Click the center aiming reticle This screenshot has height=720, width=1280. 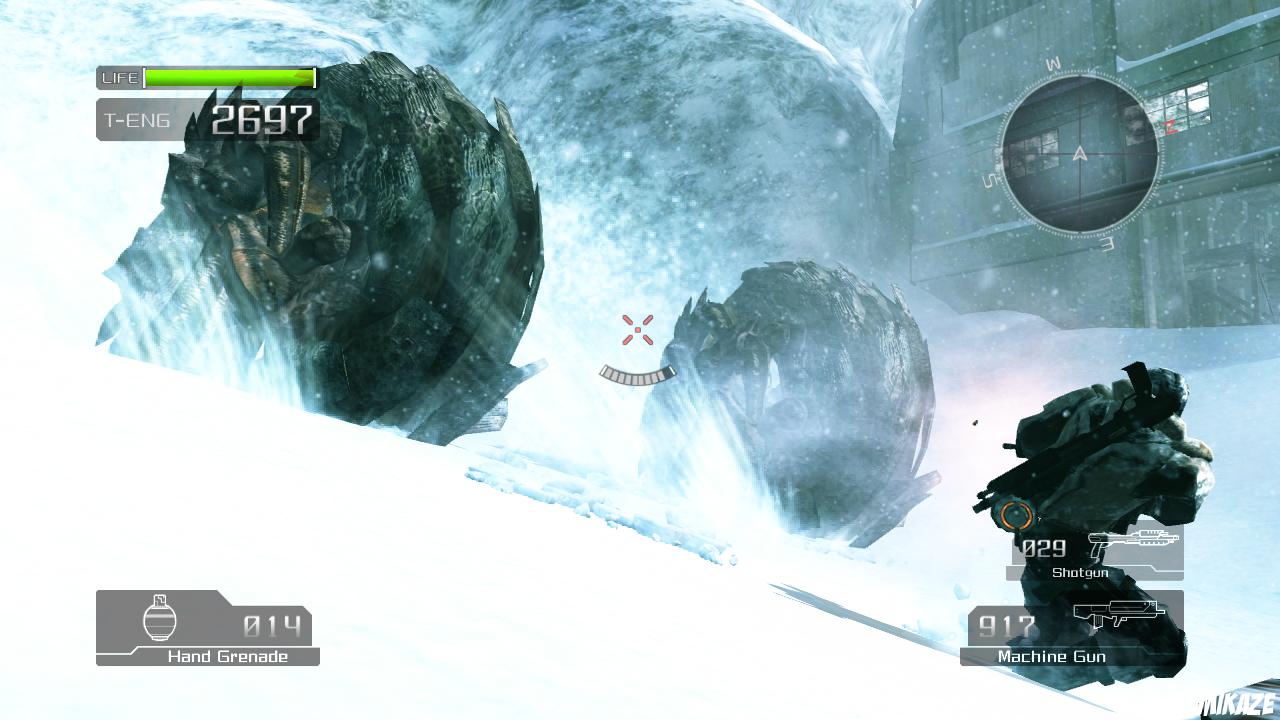click(636, 329)
